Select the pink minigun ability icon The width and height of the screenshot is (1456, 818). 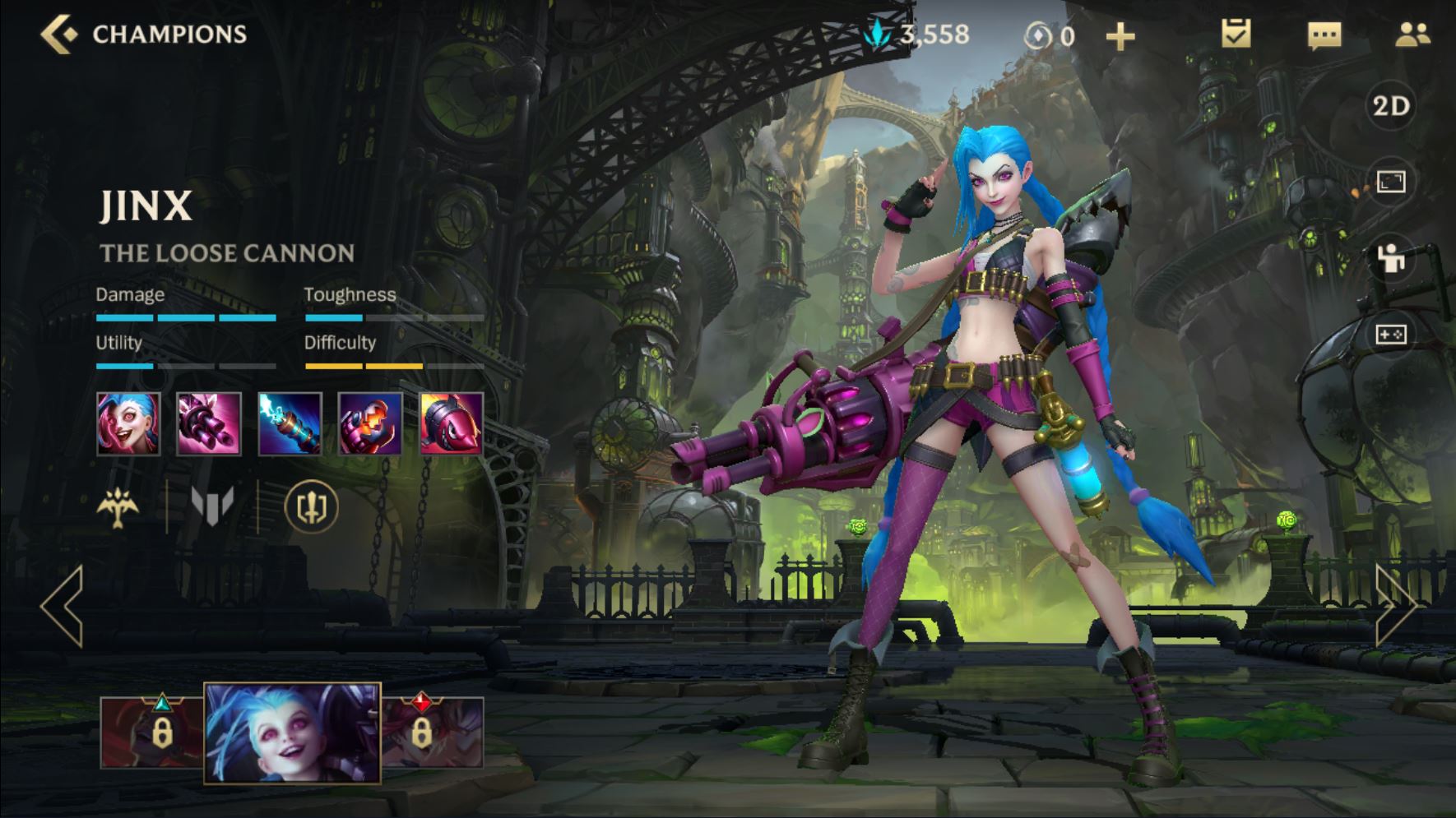[x=209, y=423]
